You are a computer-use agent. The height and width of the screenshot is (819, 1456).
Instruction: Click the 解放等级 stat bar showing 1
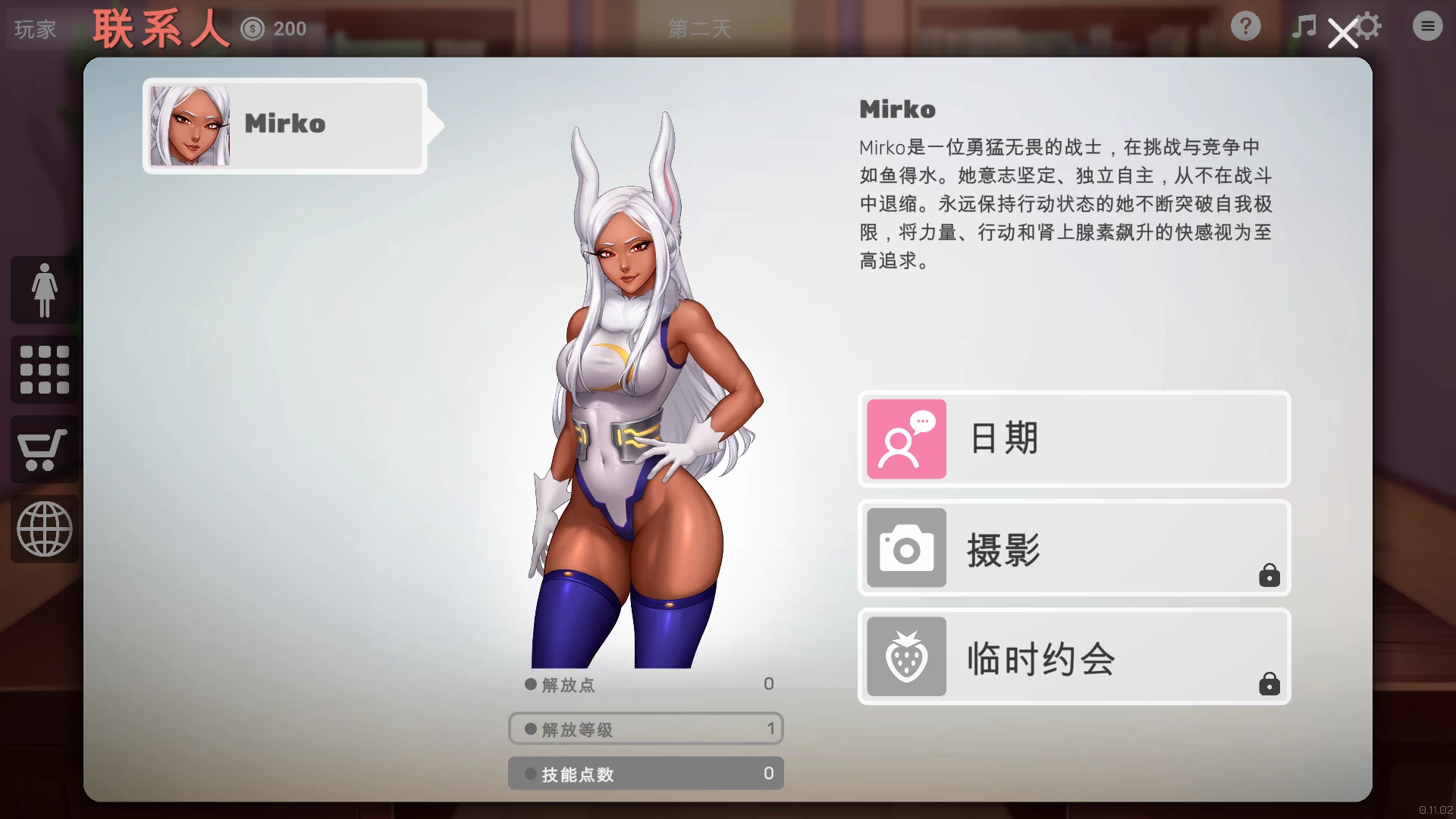pyautogui.click(x=645, y=728)
